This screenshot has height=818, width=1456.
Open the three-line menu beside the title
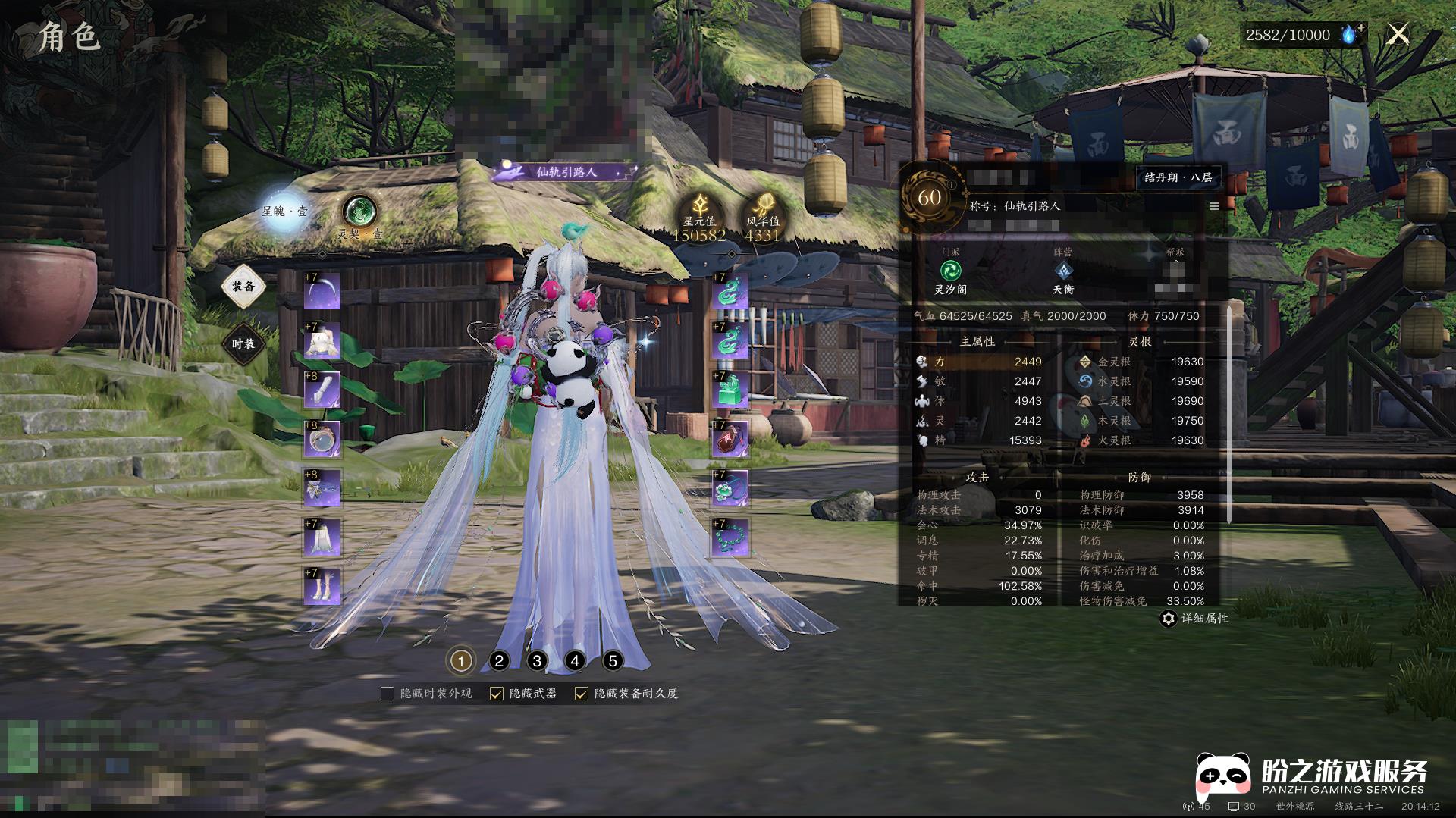coord(1214,206)
